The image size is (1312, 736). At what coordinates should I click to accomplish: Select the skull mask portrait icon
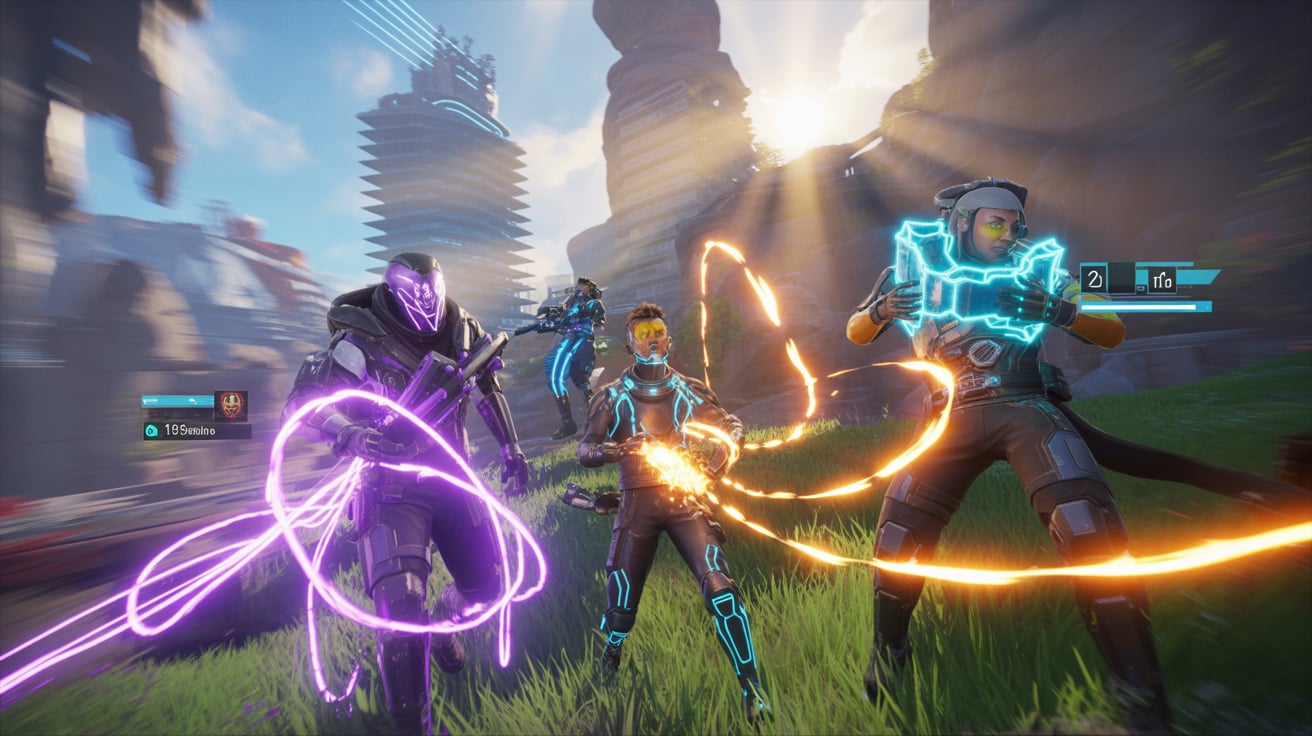point(231,406)
